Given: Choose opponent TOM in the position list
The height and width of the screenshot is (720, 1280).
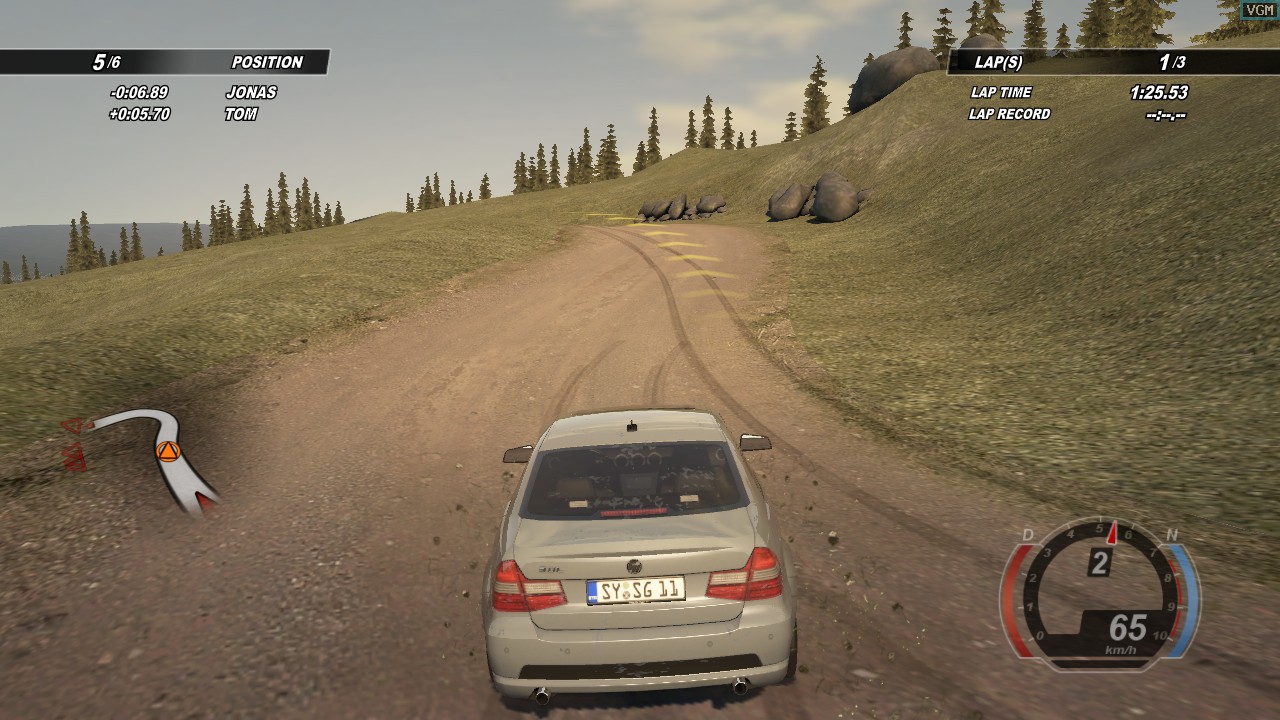Looking at the screenshot, I should tap(241, 114).
